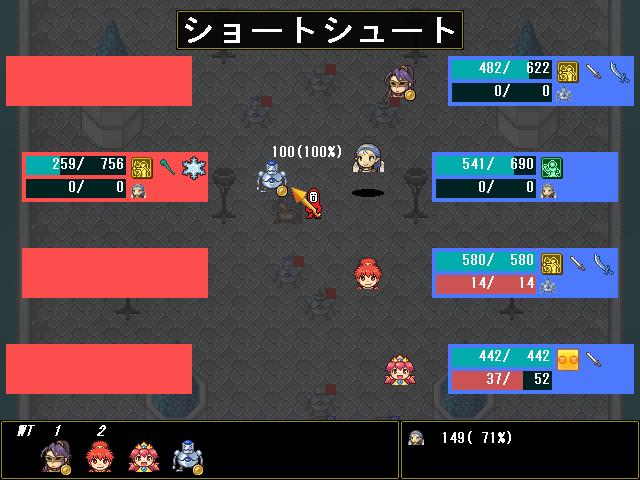
Task: Click the purple-haired masked portrait in turn order
Action: point(53,457)
